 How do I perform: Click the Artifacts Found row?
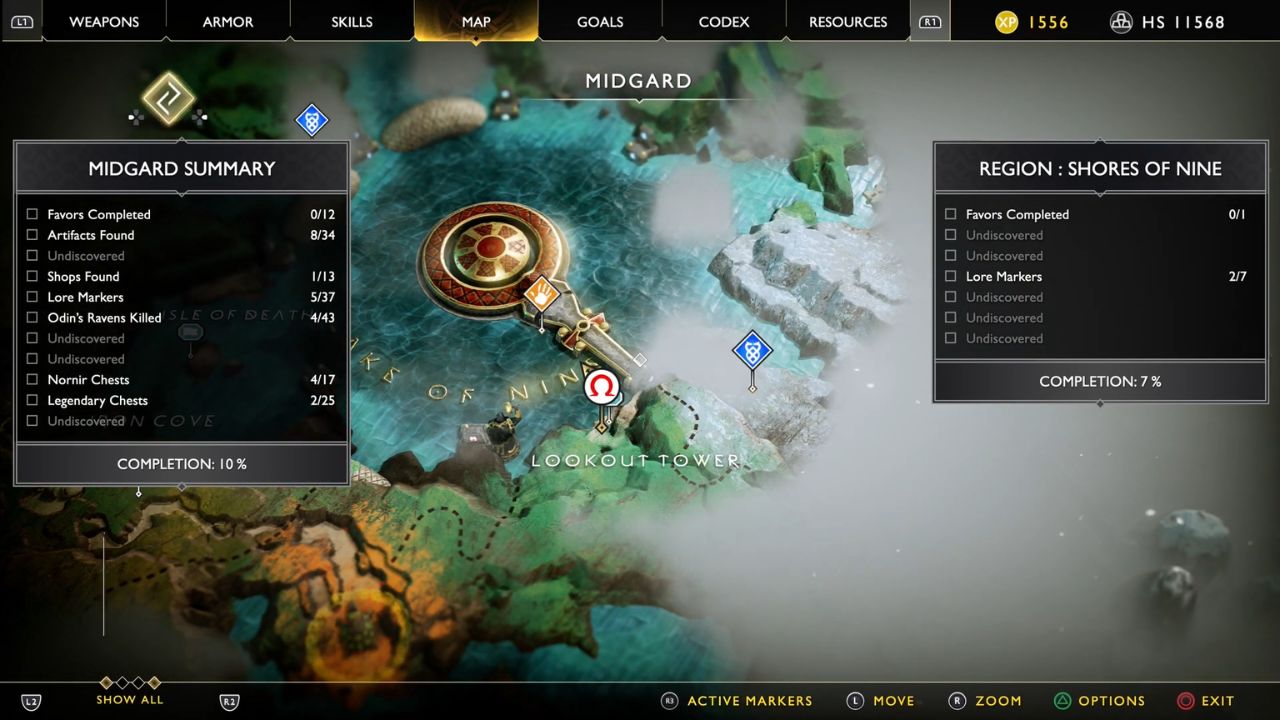(91, 235)
